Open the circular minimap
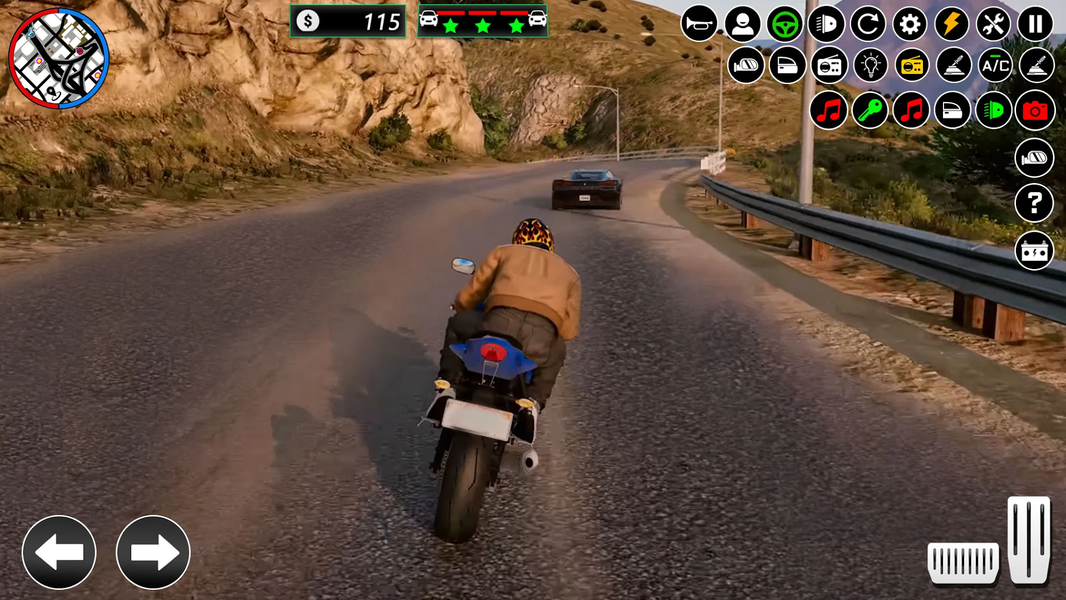The height and width of the screenshot is (600, 1066). tap(58, 58)
